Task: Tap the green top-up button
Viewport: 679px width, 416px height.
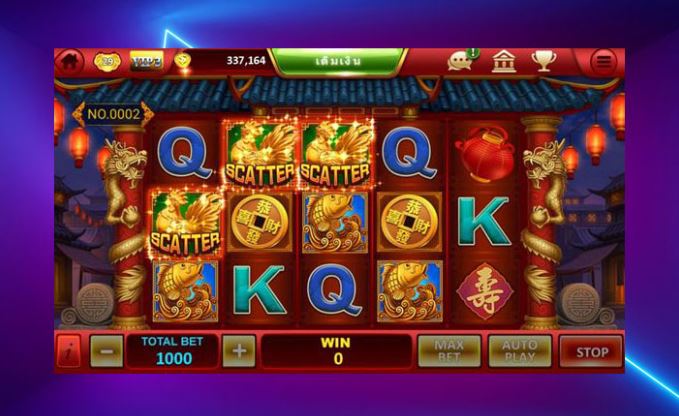Action: click(337, 61)
